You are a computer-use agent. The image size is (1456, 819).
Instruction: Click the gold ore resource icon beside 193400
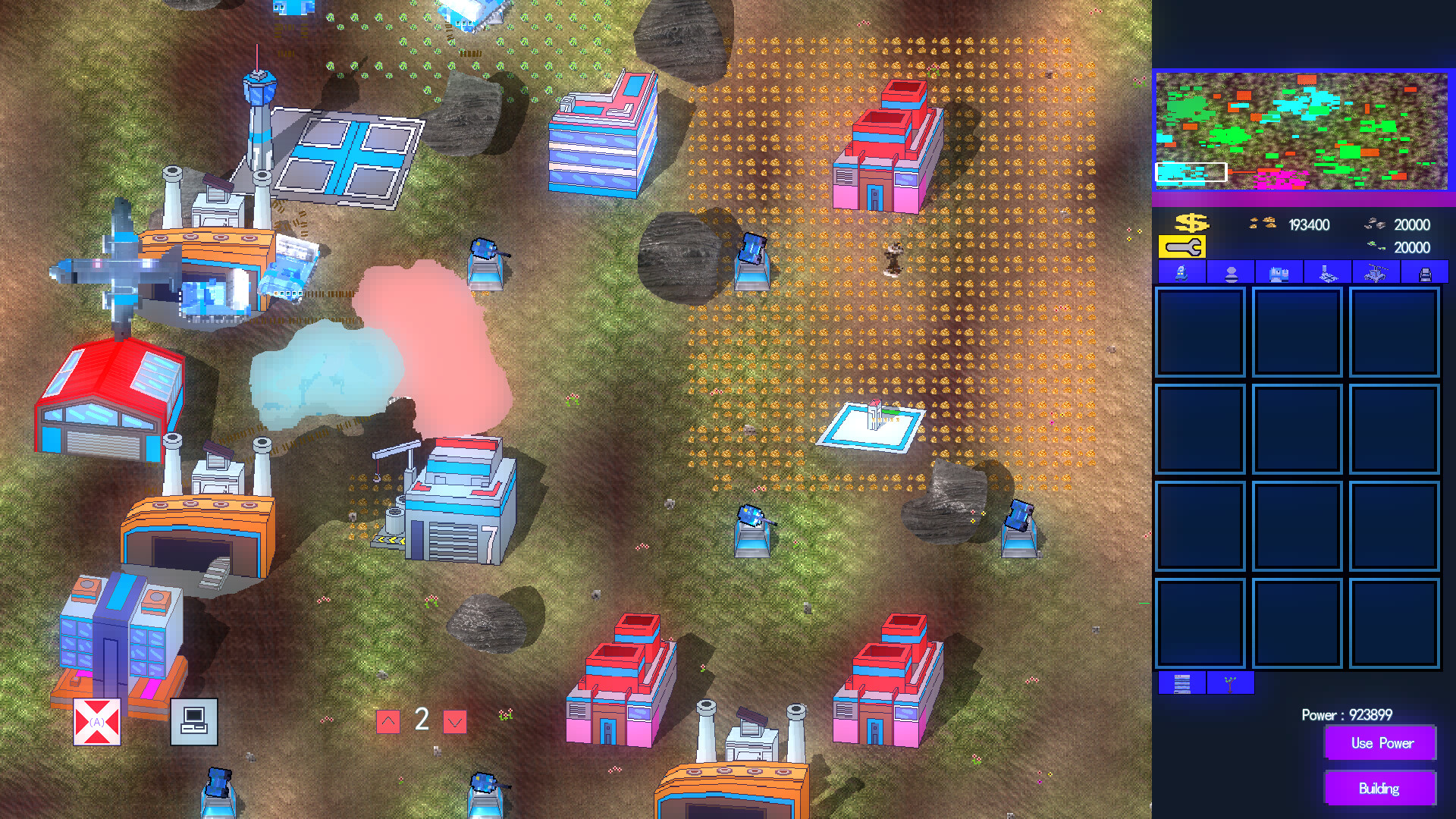point(1262,224)
